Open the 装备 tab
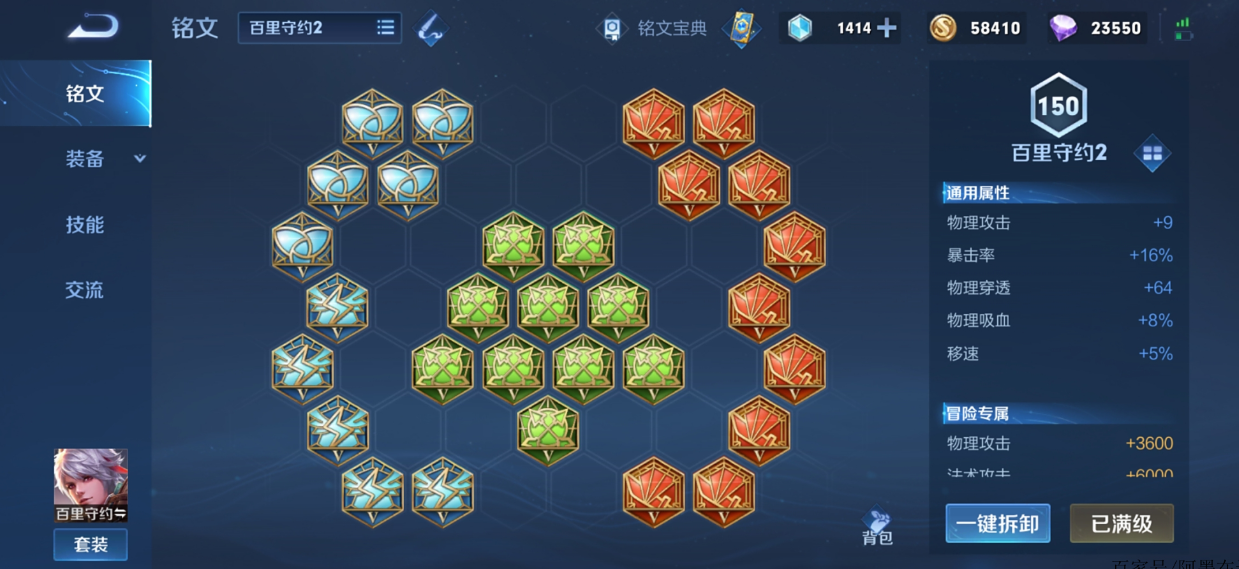Screen dimensions: 1239x569 click(x=86, y=159)
